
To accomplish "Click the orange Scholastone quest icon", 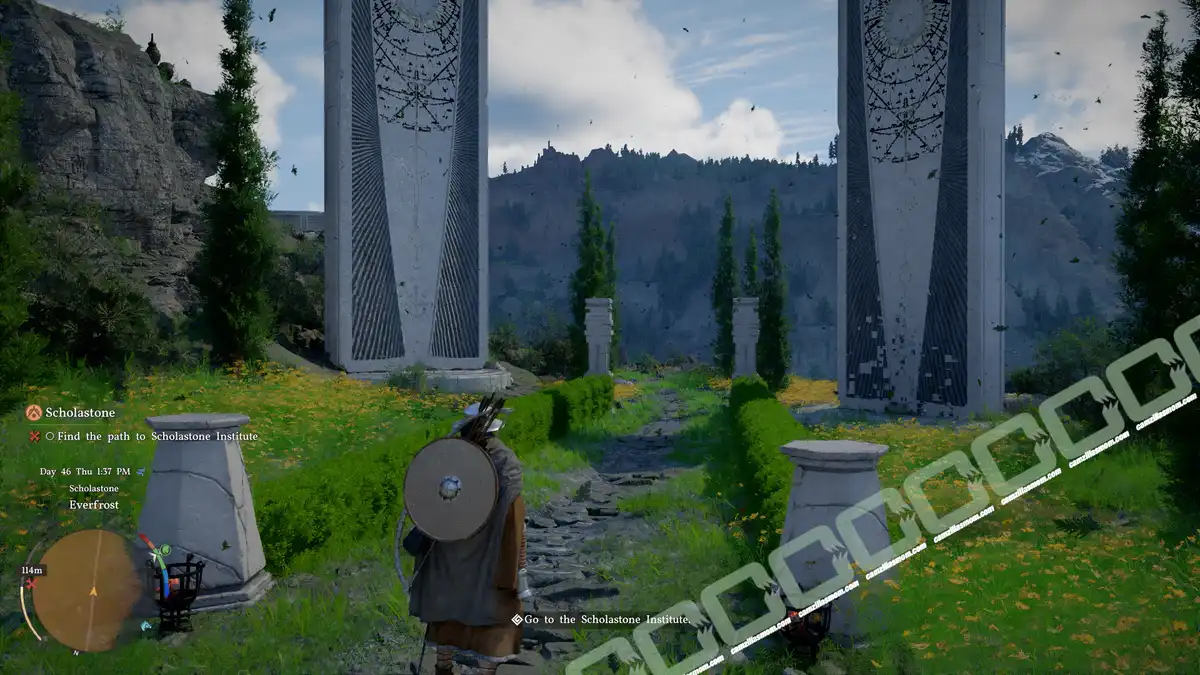I will (x=34, y=412).
